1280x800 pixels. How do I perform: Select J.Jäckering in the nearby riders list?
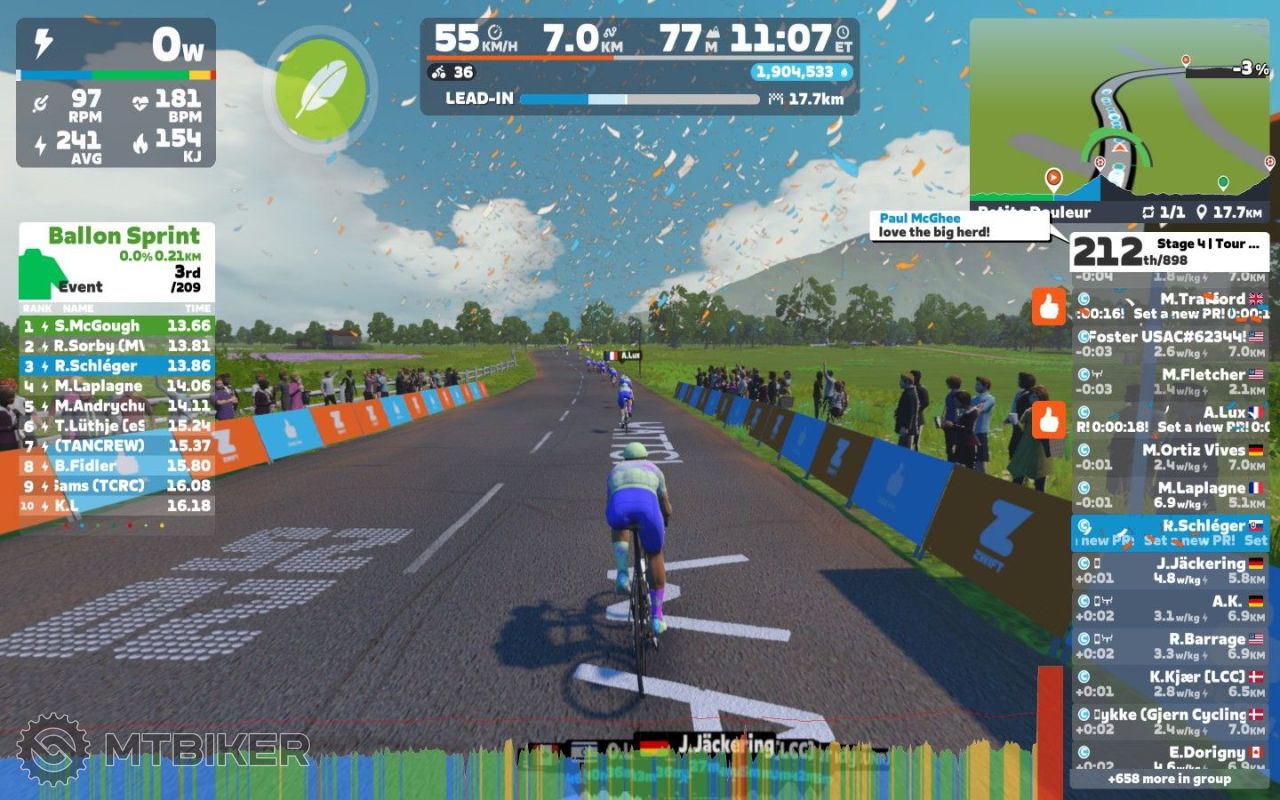coord(1169,571)
